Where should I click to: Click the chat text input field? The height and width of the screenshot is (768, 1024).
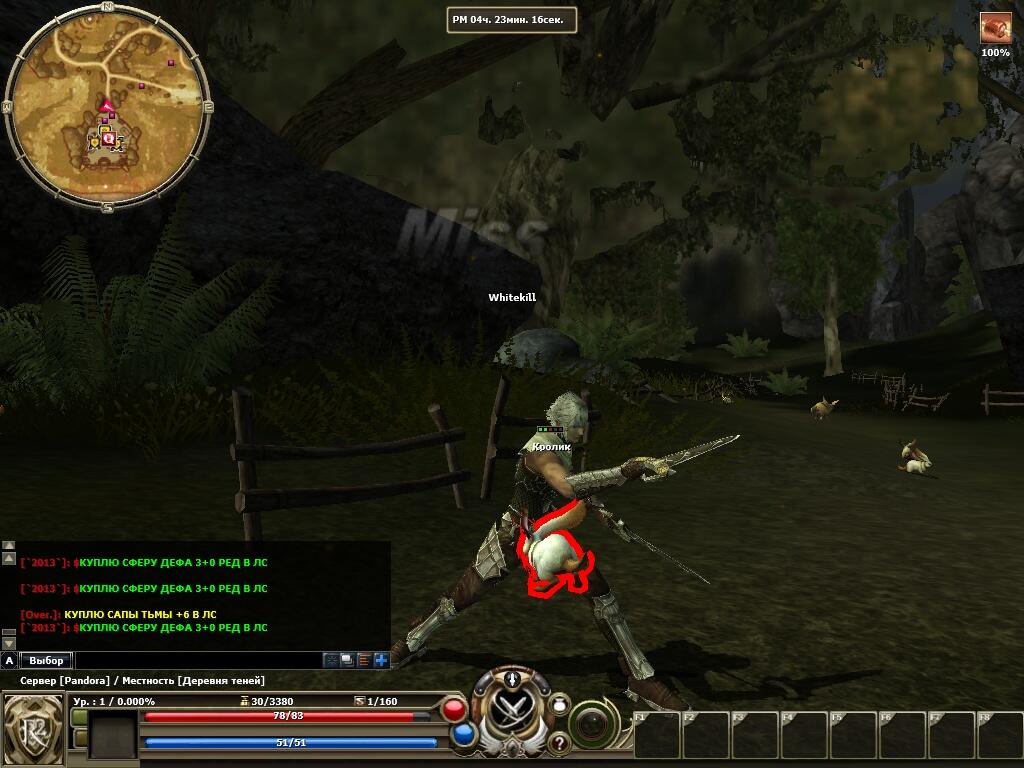198,660
